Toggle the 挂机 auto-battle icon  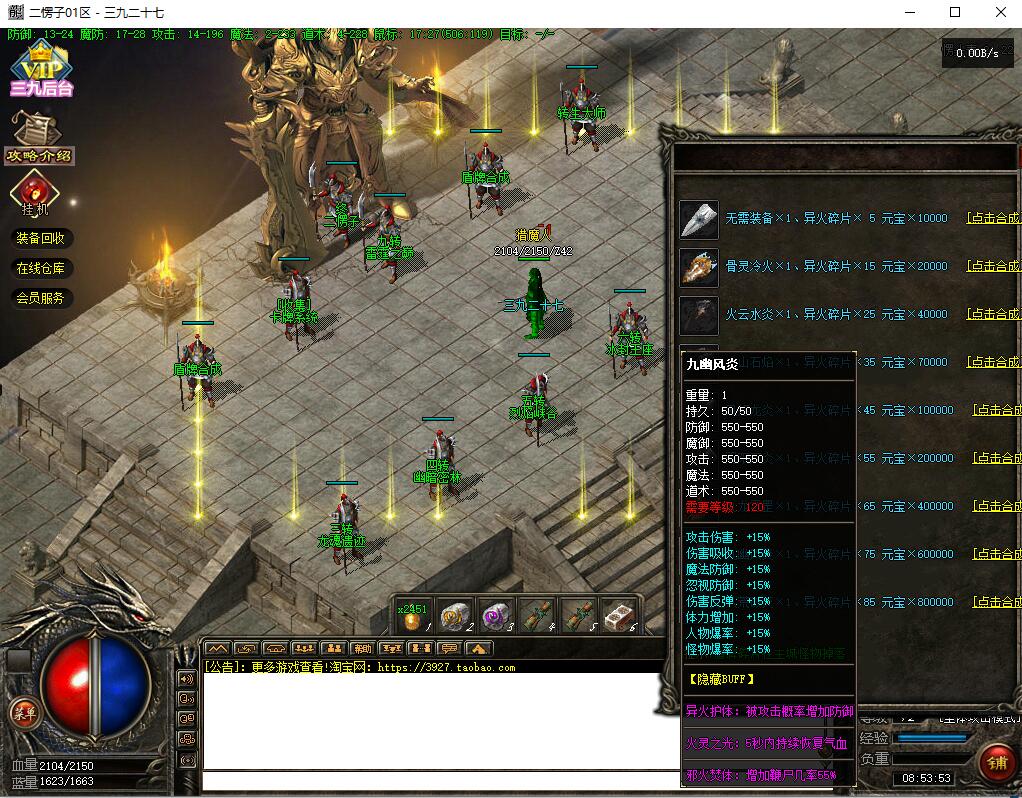coord(35,193)
